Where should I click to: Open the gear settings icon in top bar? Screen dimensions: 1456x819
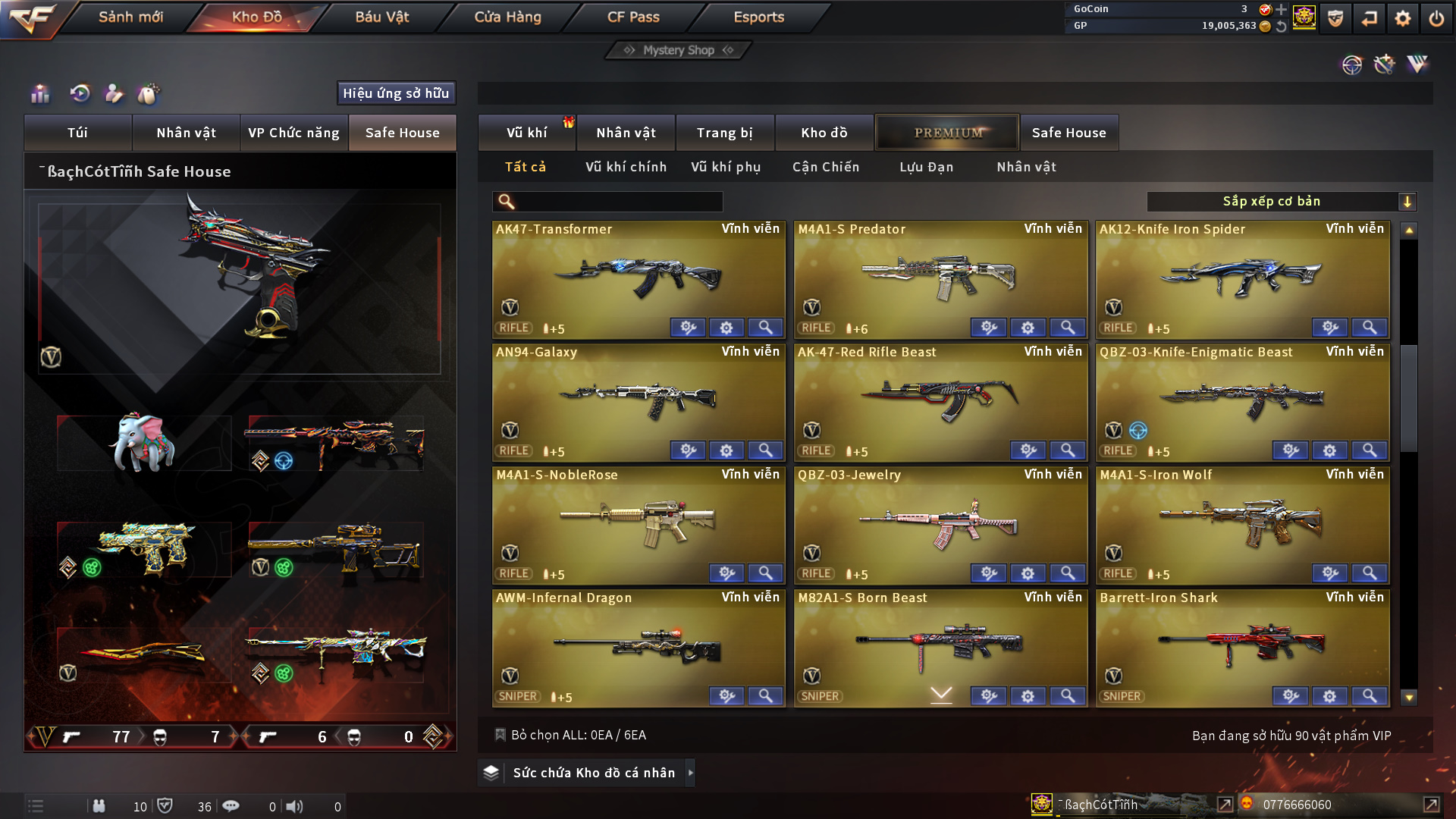pyautogui.click(x=1402, y=18)
